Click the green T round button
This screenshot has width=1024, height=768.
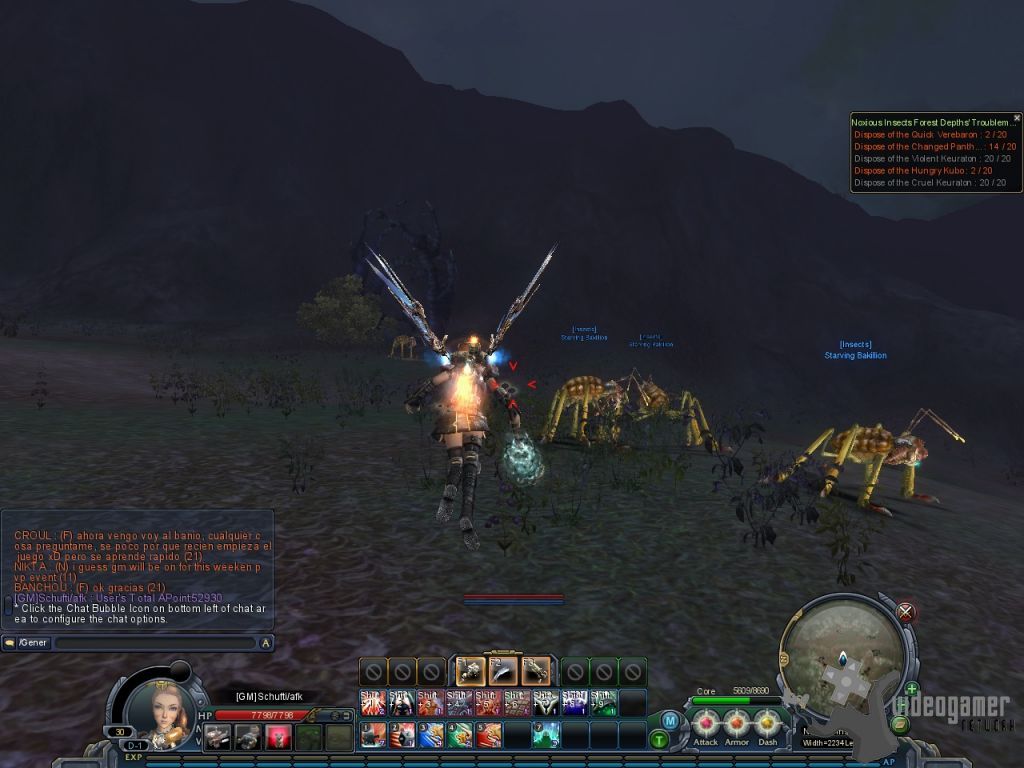(659, 740)
